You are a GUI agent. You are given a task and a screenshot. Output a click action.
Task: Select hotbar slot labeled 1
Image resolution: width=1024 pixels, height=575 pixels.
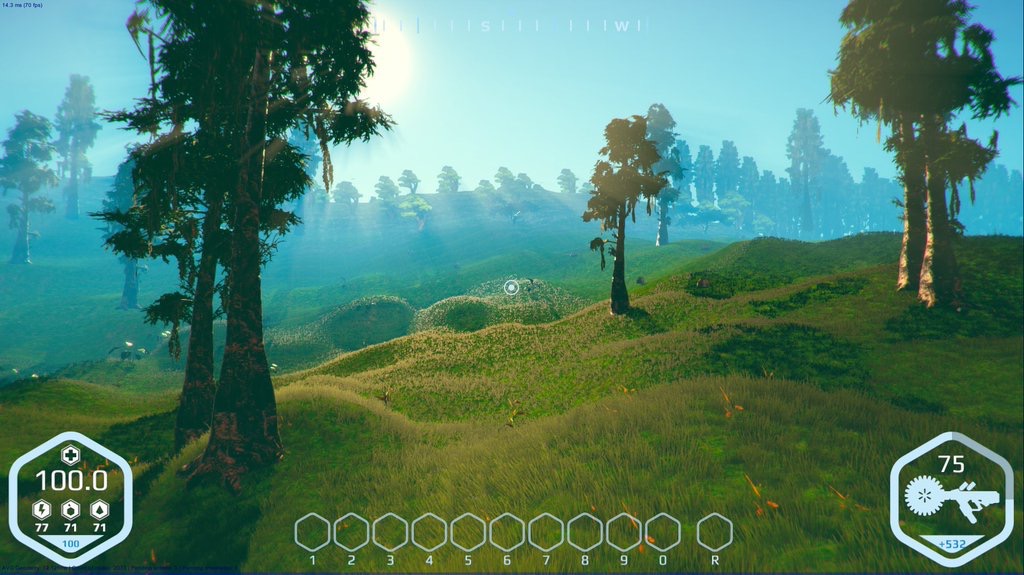pos(312,532)
